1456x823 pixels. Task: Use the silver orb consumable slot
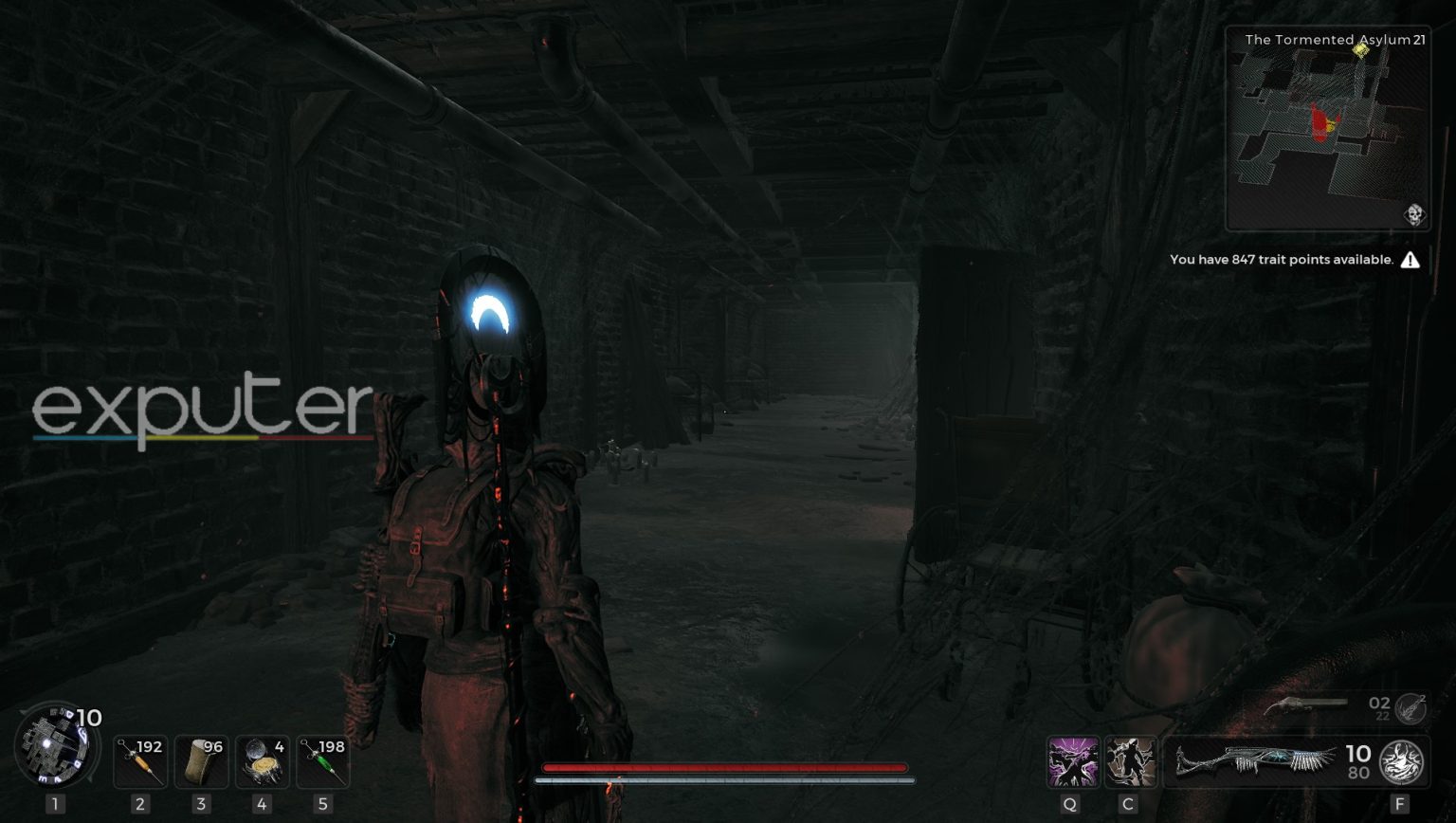(262, 761)
